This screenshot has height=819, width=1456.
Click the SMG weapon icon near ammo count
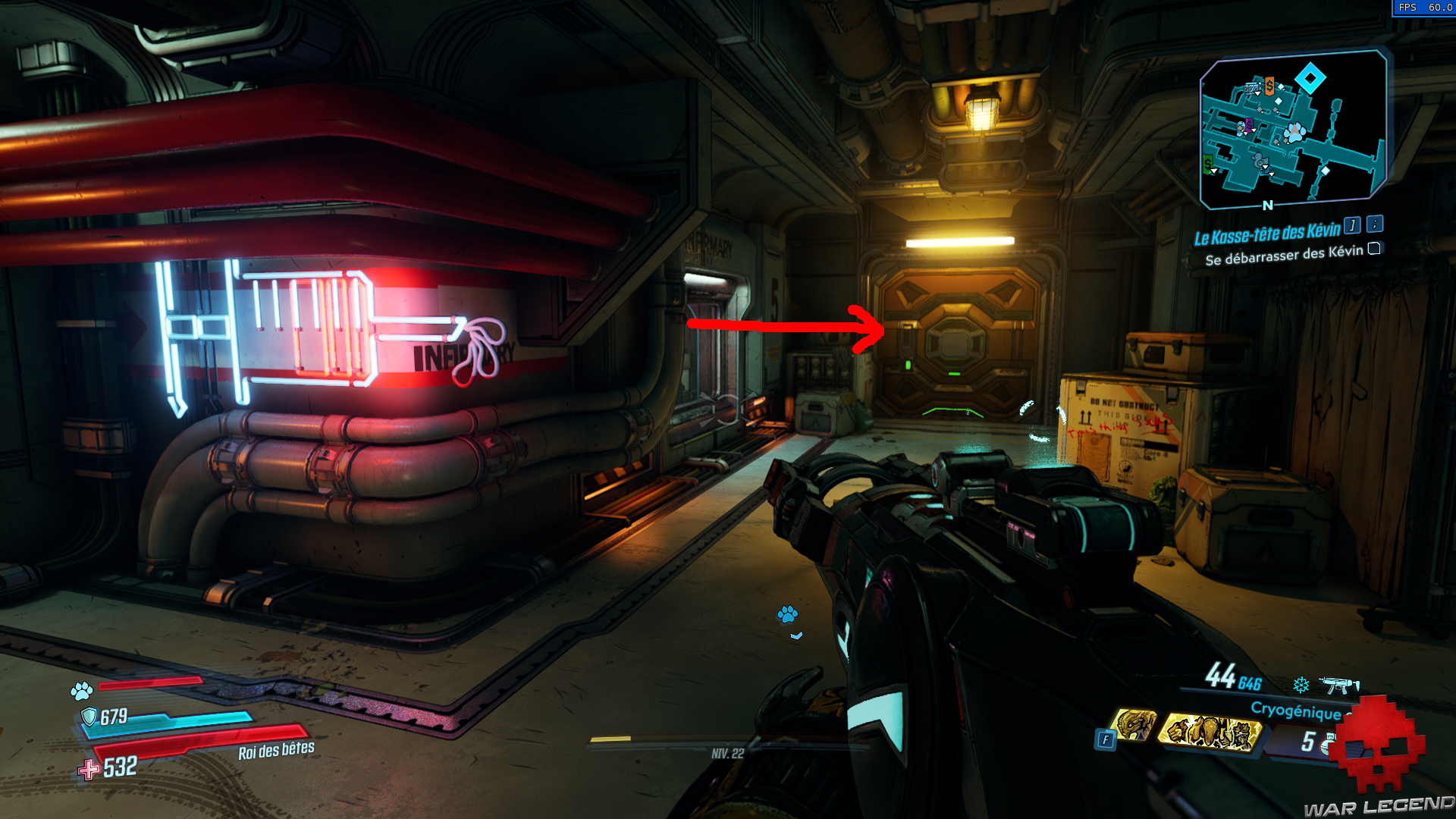[1341, 686]
